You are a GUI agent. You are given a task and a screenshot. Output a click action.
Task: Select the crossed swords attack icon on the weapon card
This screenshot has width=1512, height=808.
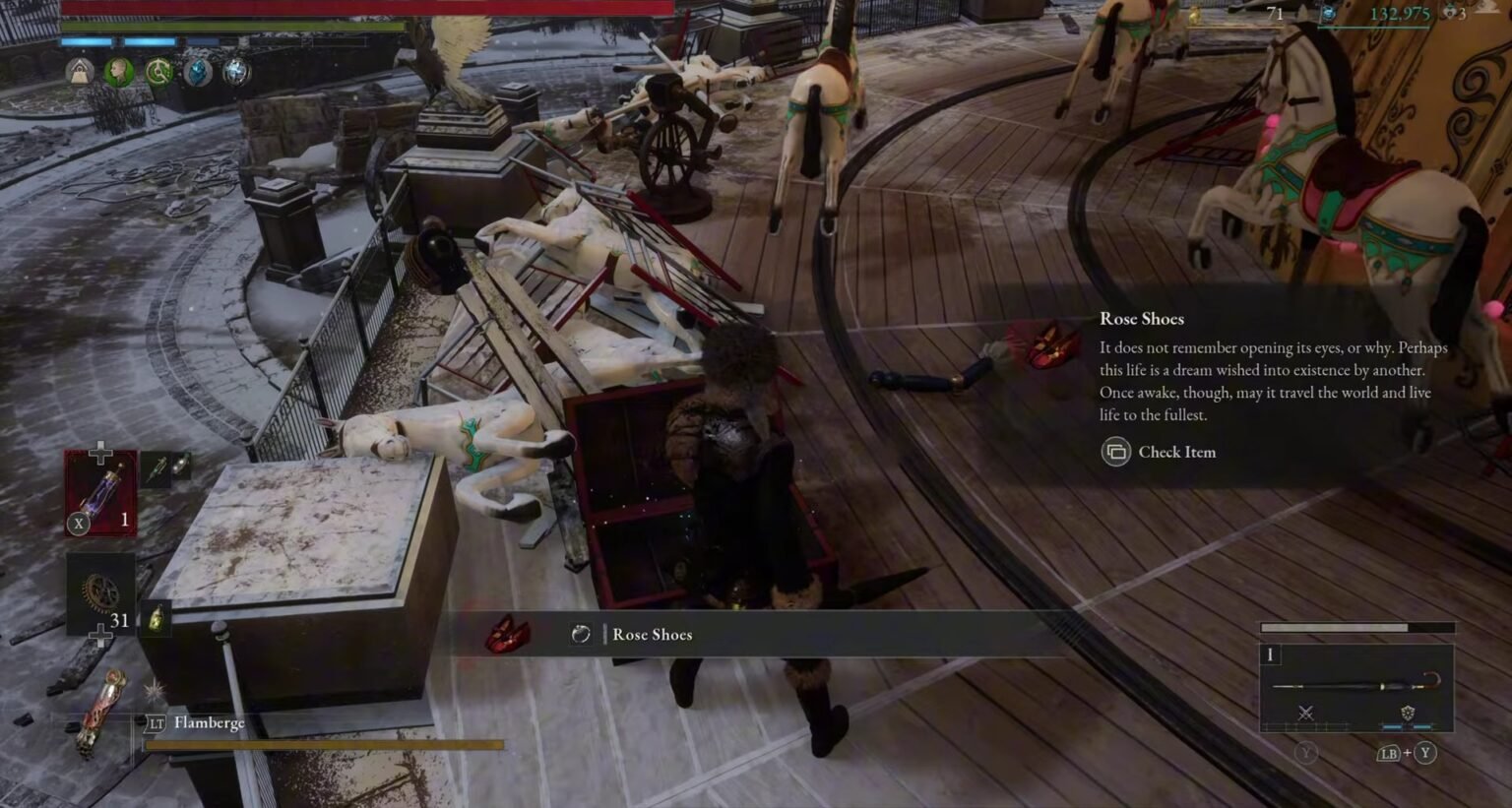pos(1306,713)
